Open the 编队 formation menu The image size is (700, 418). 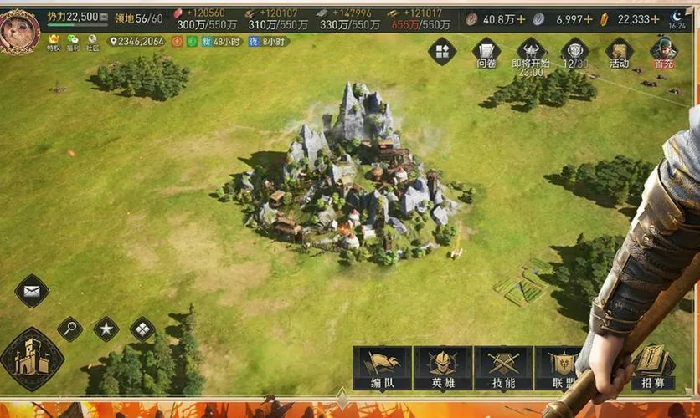tap(381, 368)
